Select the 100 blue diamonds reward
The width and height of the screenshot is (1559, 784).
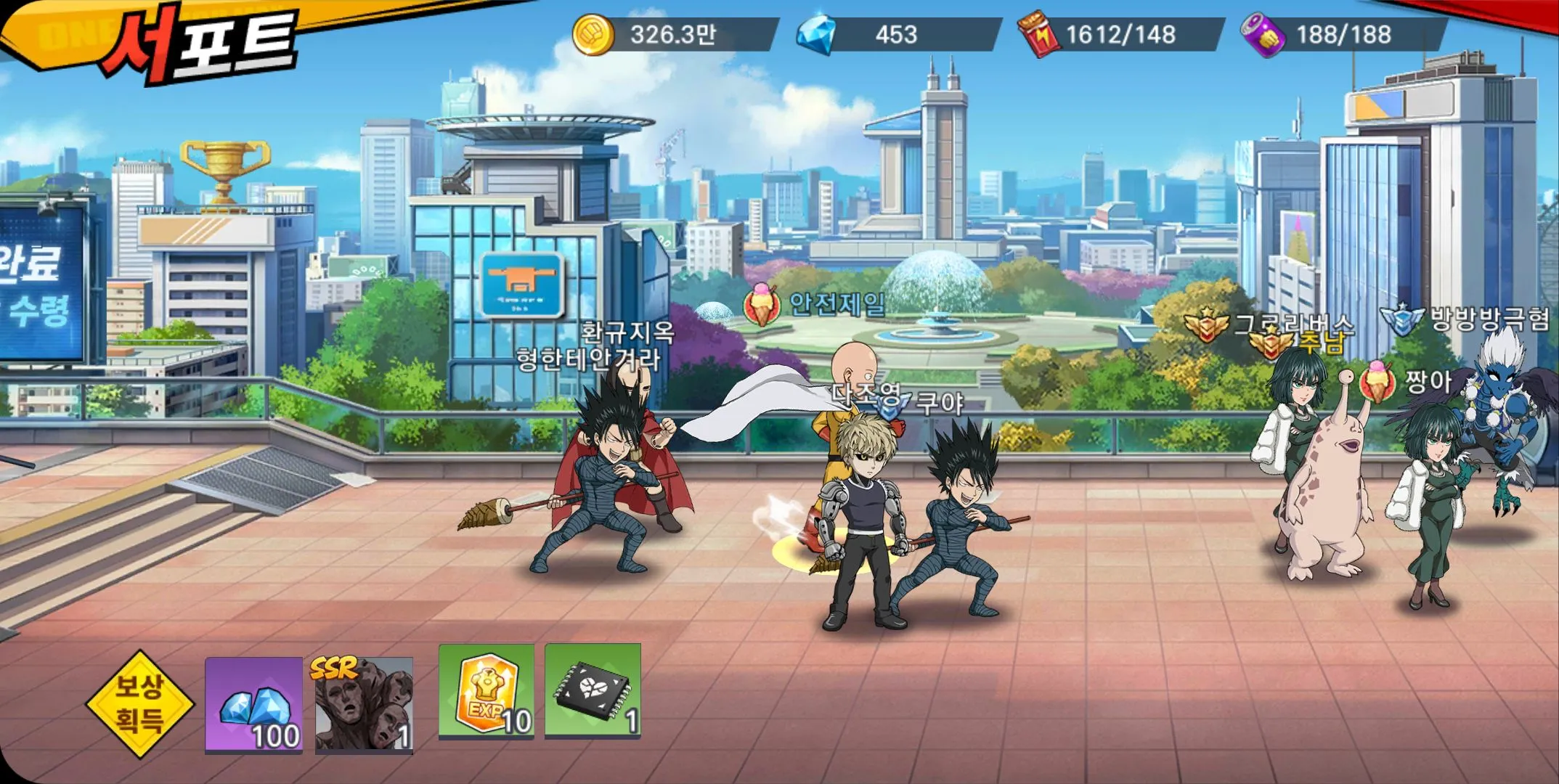coord(253,704)
